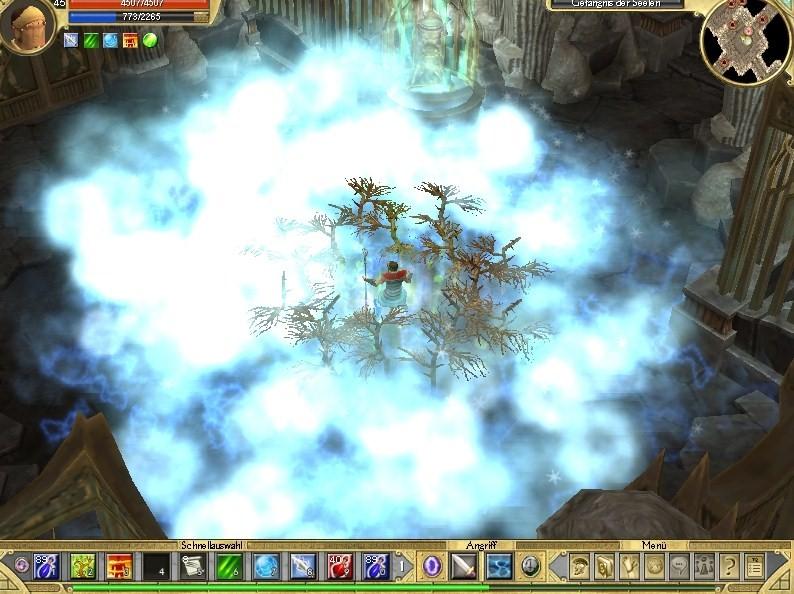The height and width of the screenshot is (594, 794).
Task: Activate the purple portal stone
Action: 432,567
